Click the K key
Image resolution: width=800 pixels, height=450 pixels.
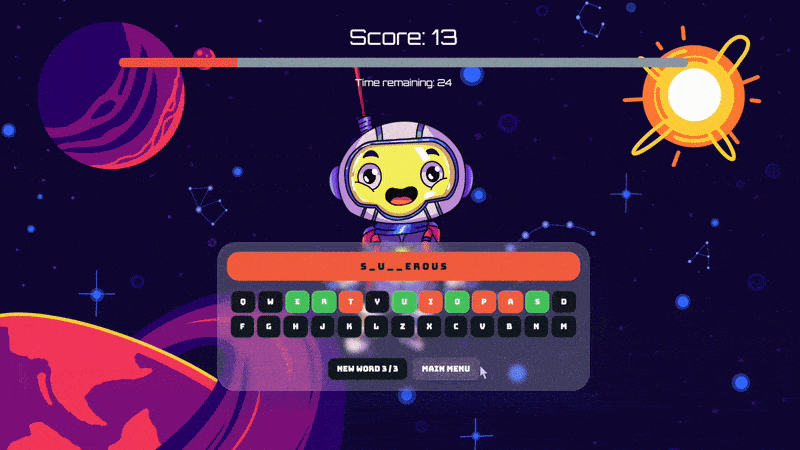[350, 326]
